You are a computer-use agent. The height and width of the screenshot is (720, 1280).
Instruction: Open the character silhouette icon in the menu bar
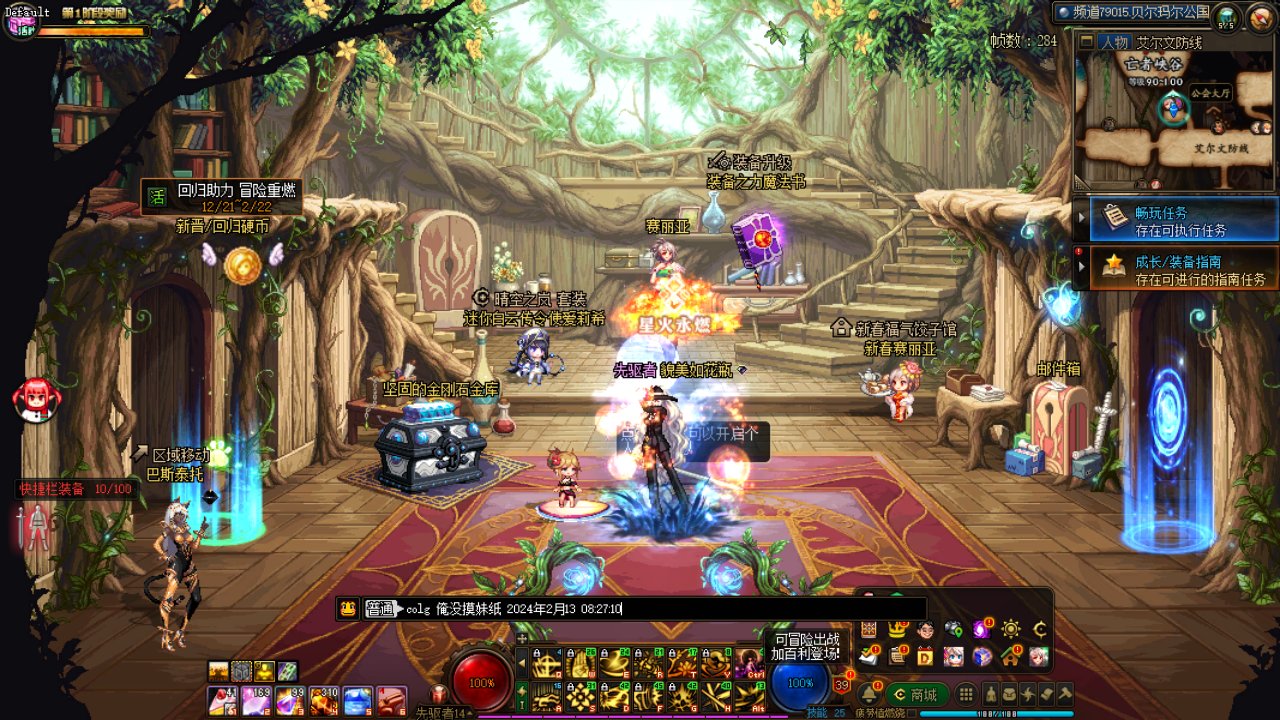coord(991,694)
